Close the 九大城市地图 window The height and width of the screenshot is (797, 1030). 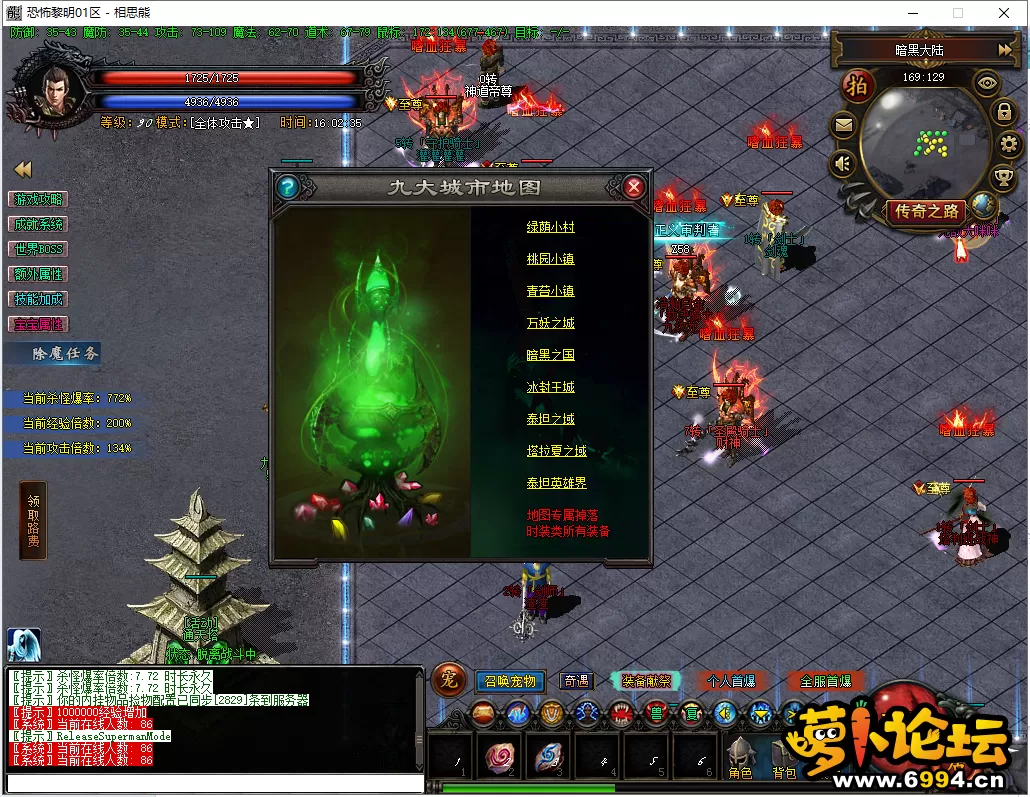pos(633,187)
